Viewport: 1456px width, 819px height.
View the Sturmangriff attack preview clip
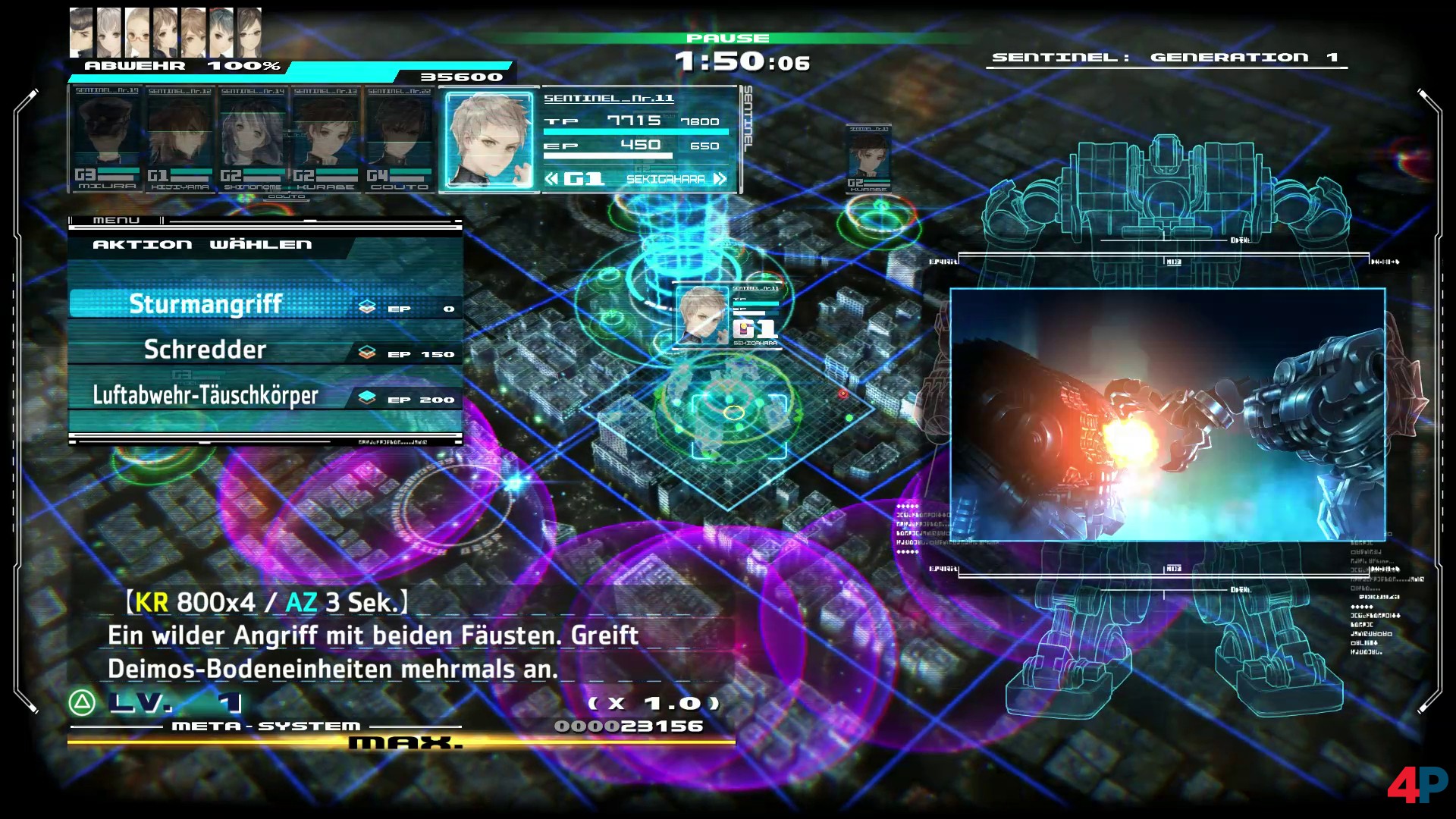pyautogui.click(x=1167, y=414)
